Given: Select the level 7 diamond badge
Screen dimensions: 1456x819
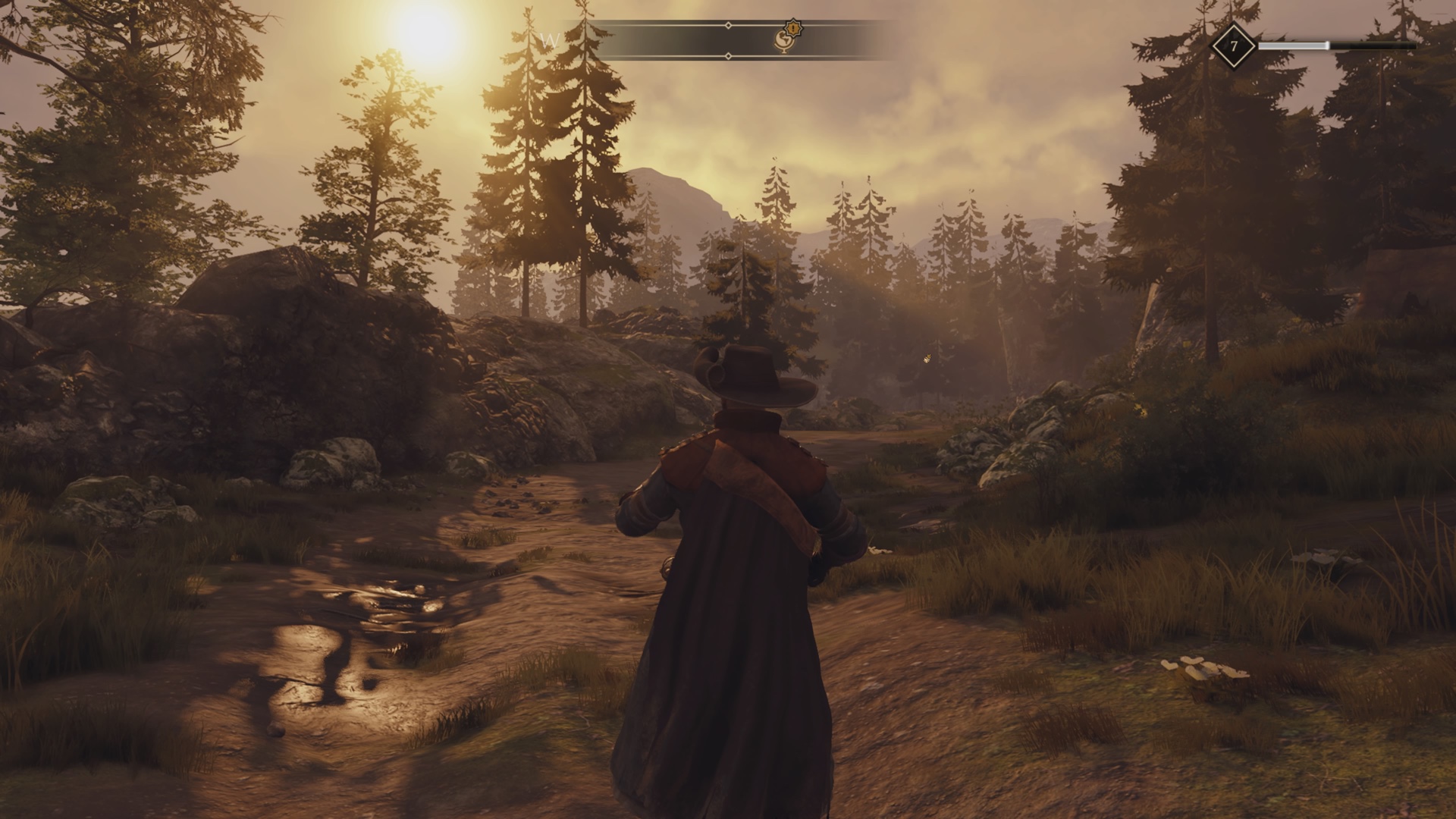Looking at the screenshot, I should coord(1233,46).
